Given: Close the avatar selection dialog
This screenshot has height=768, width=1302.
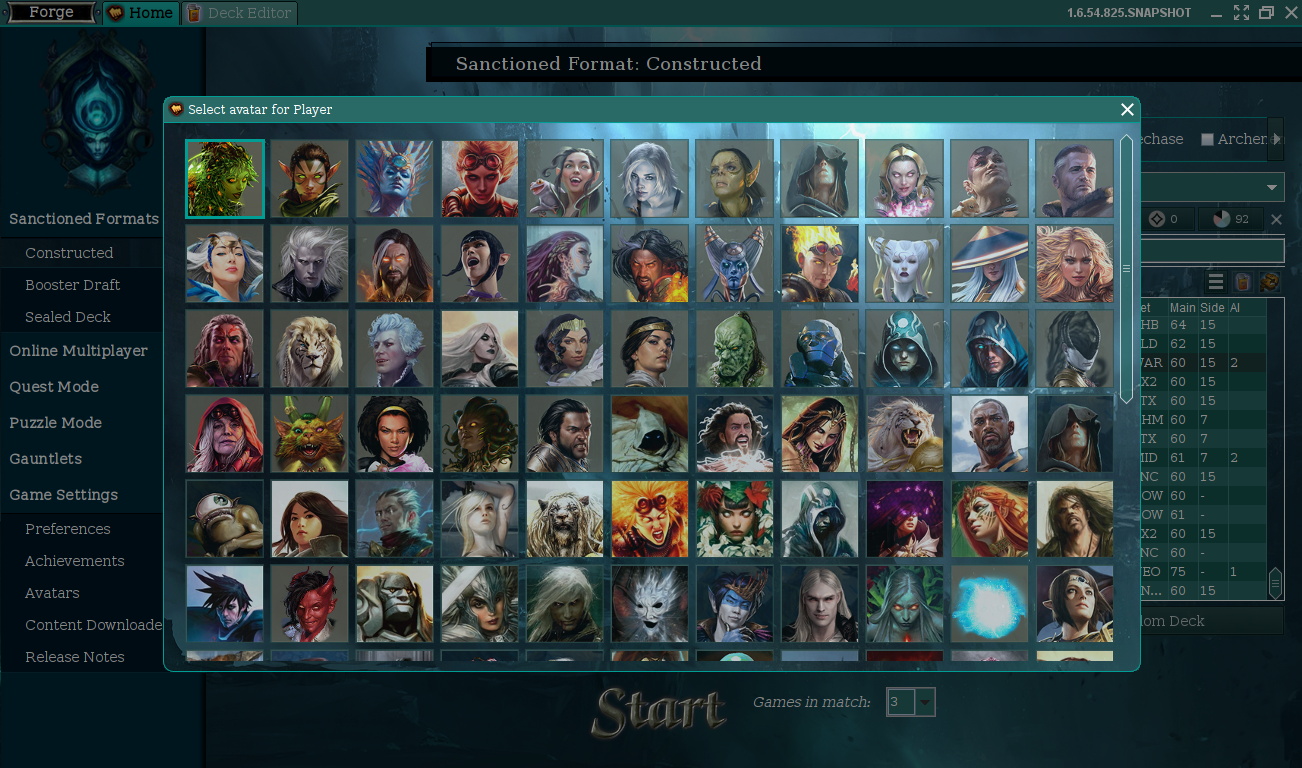Looking at the screenshot, I should click(1127, 110).
